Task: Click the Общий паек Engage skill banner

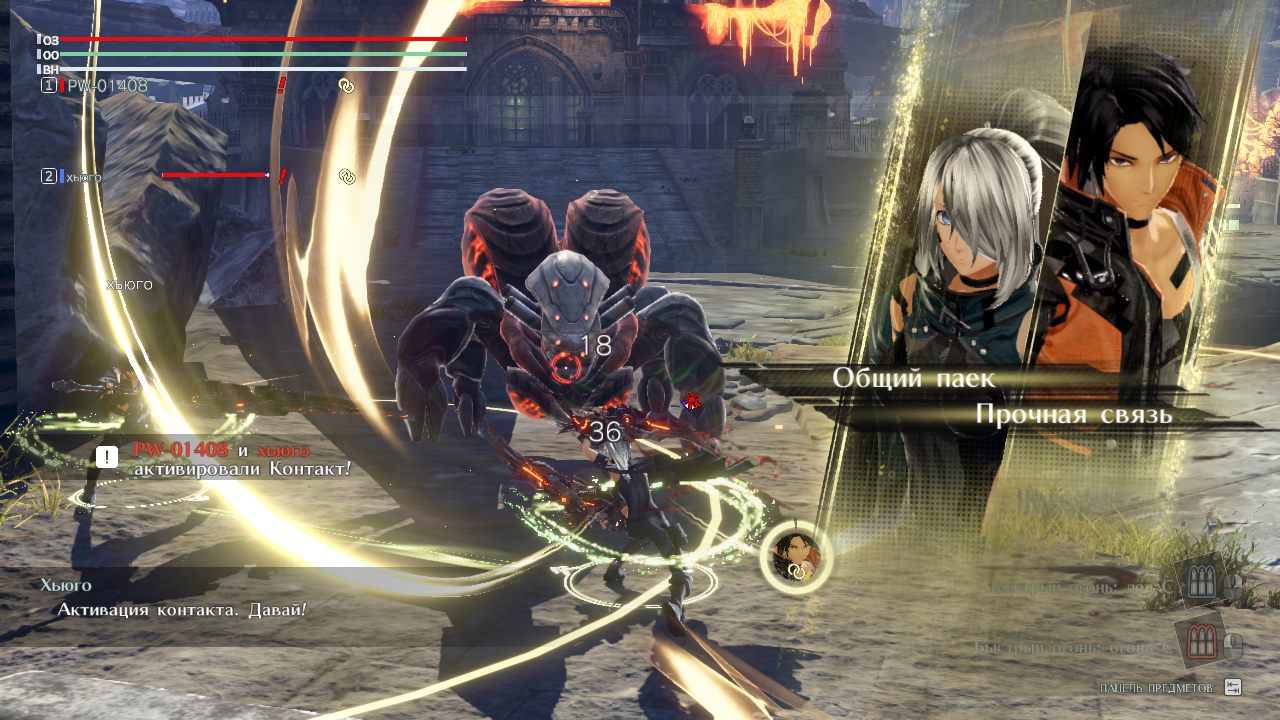Action: (x=913, y=378)
